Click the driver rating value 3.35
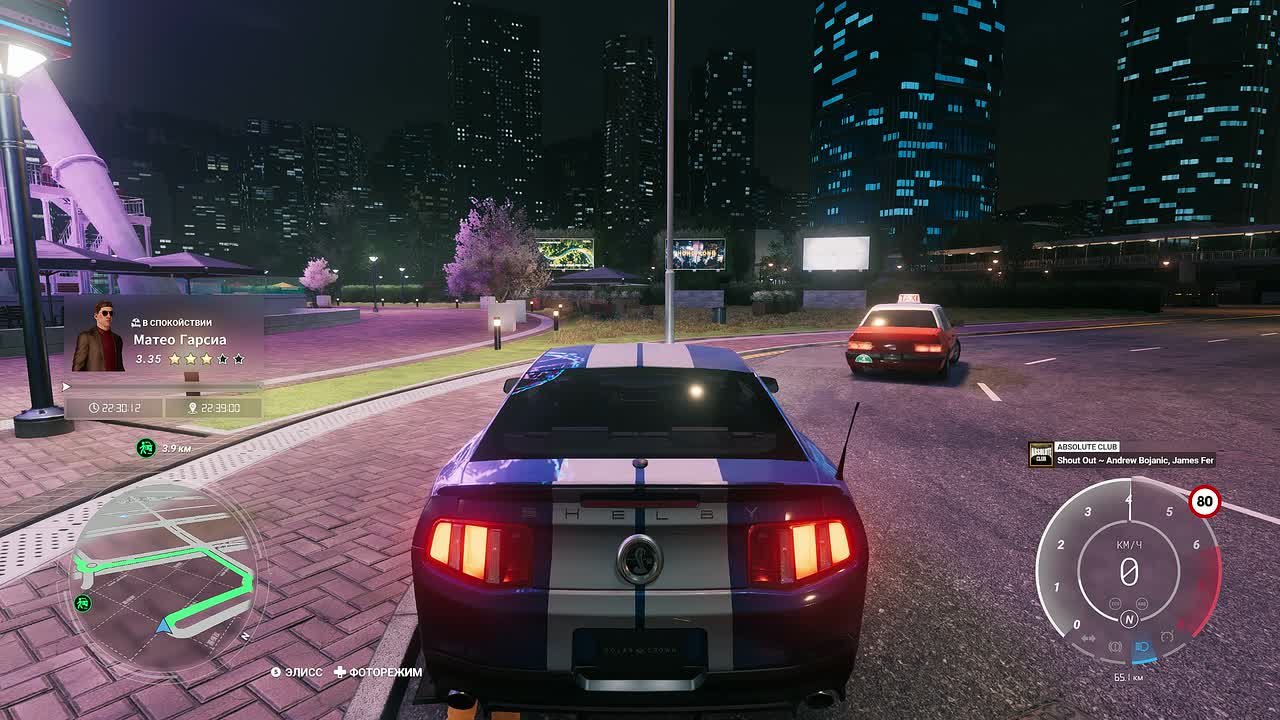The width and height of the screenshot is (1280, 720). coord(148,358)
